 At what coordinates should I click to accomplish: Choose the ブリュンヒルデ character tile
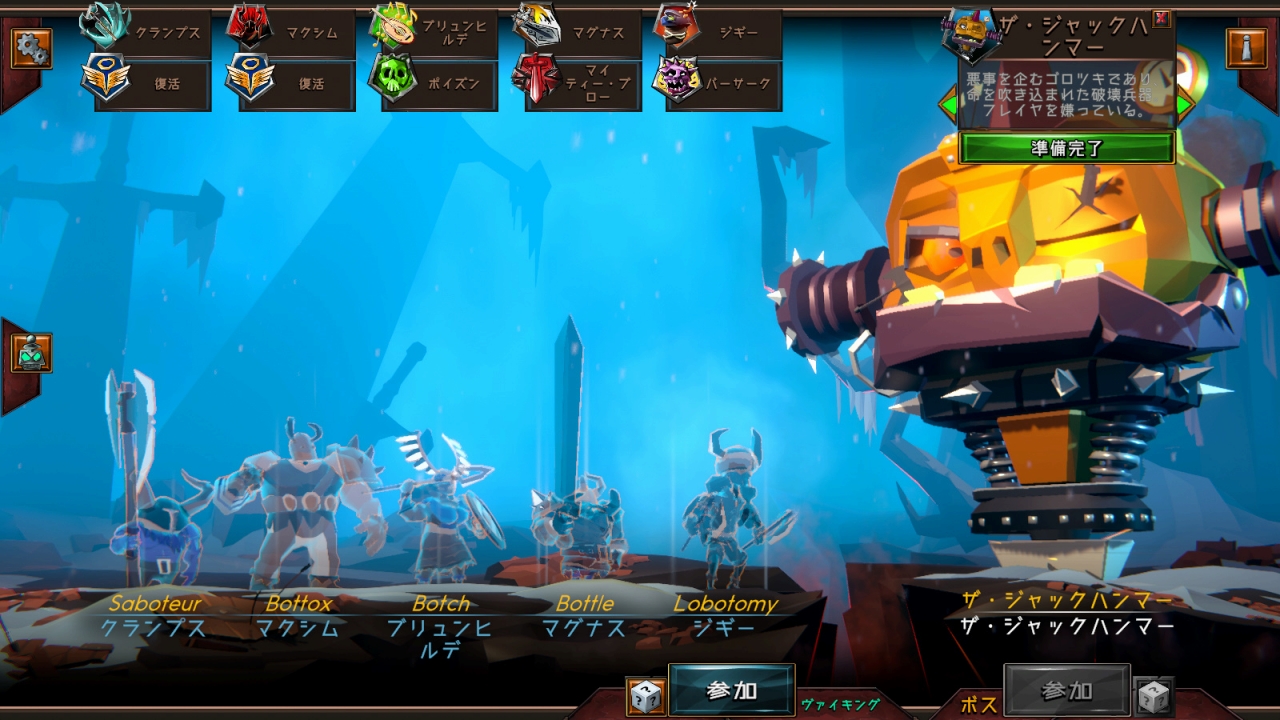click(x=437, y=32)
